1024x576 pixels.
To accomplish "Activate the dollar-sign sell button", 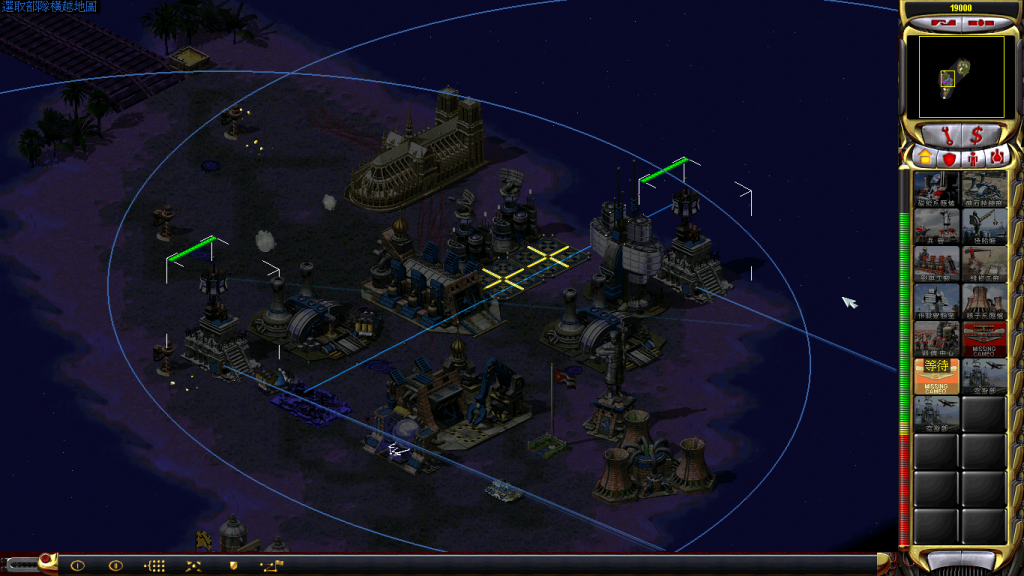I will pyautogui.click(x=977, y=134).
